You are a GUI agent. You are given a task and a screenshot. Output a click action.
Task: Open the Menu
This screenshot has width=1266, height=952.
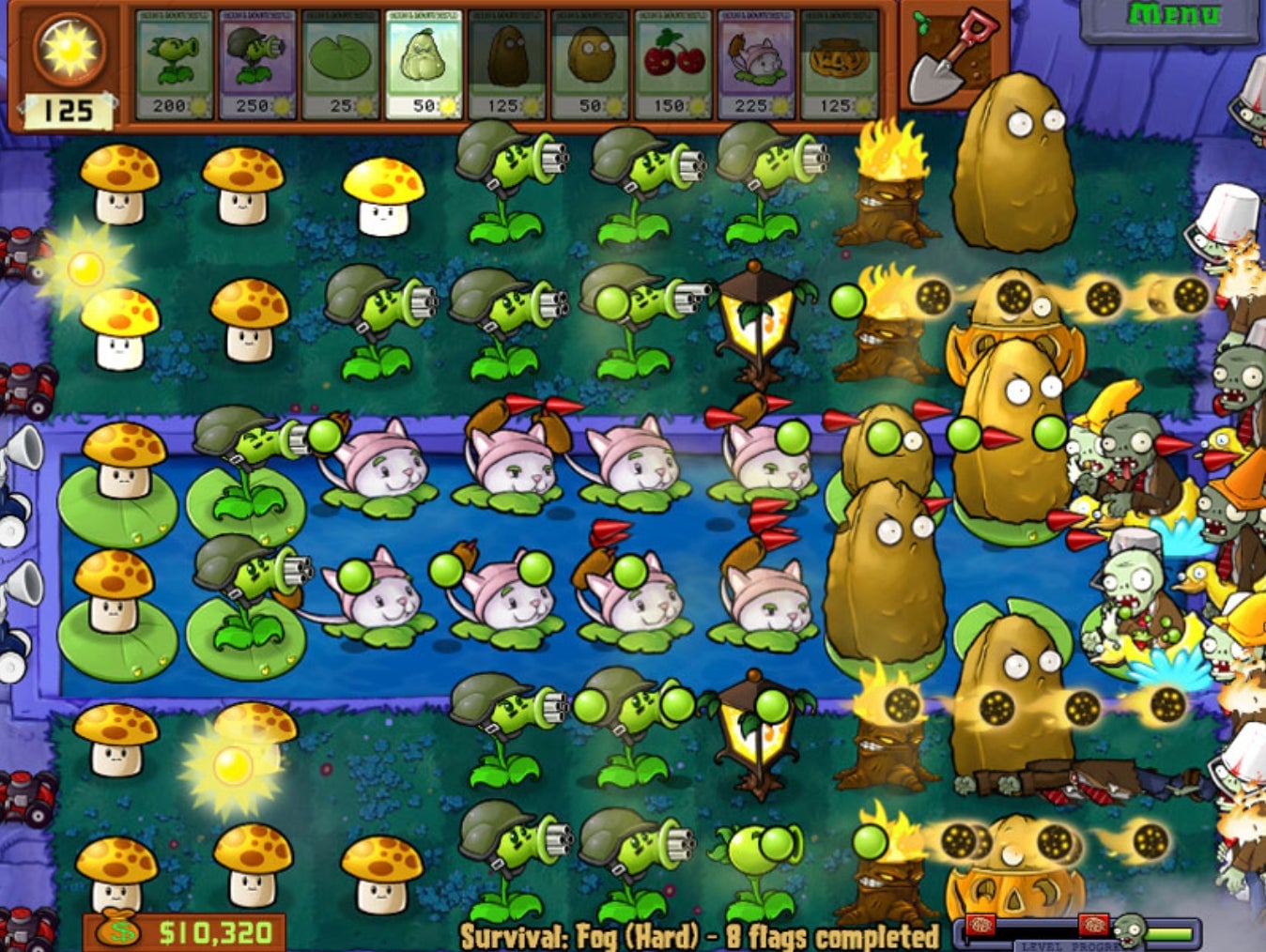pyautogui.click(x=1172, y=14)
